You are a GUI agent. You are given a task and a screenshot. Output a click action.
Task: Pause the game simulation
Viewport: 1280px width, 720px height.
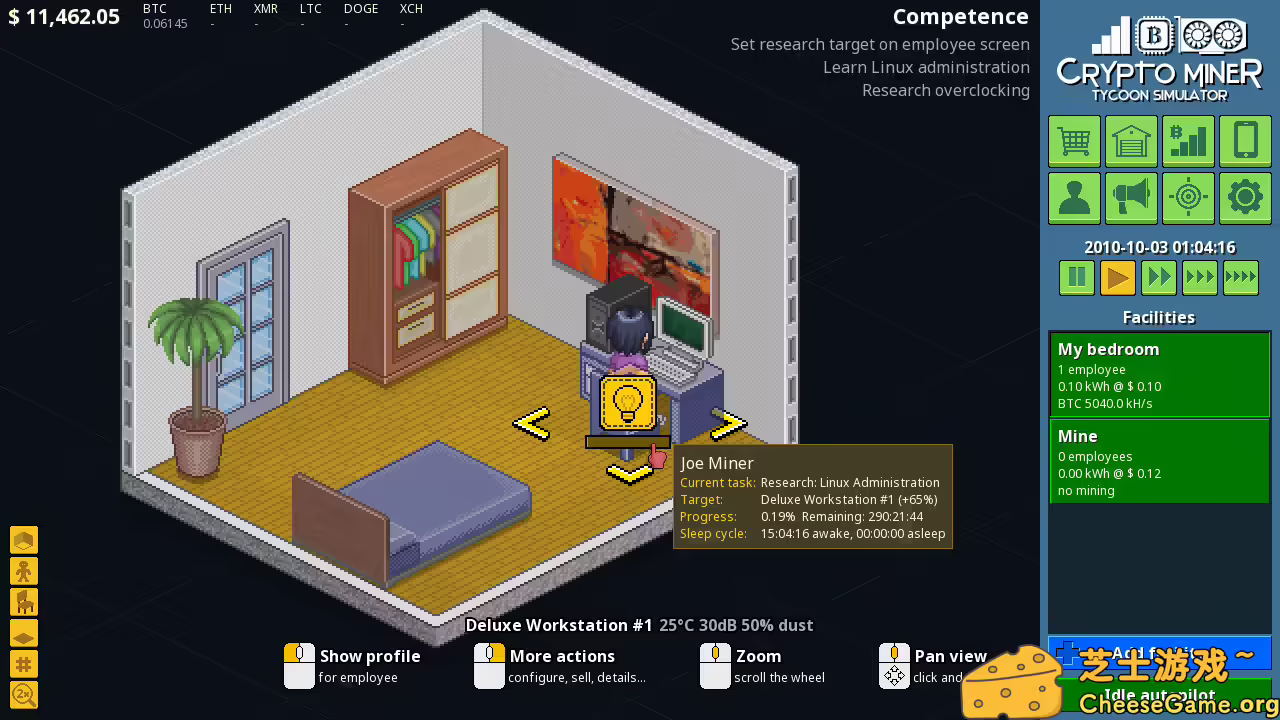[x=1076, y=277]
